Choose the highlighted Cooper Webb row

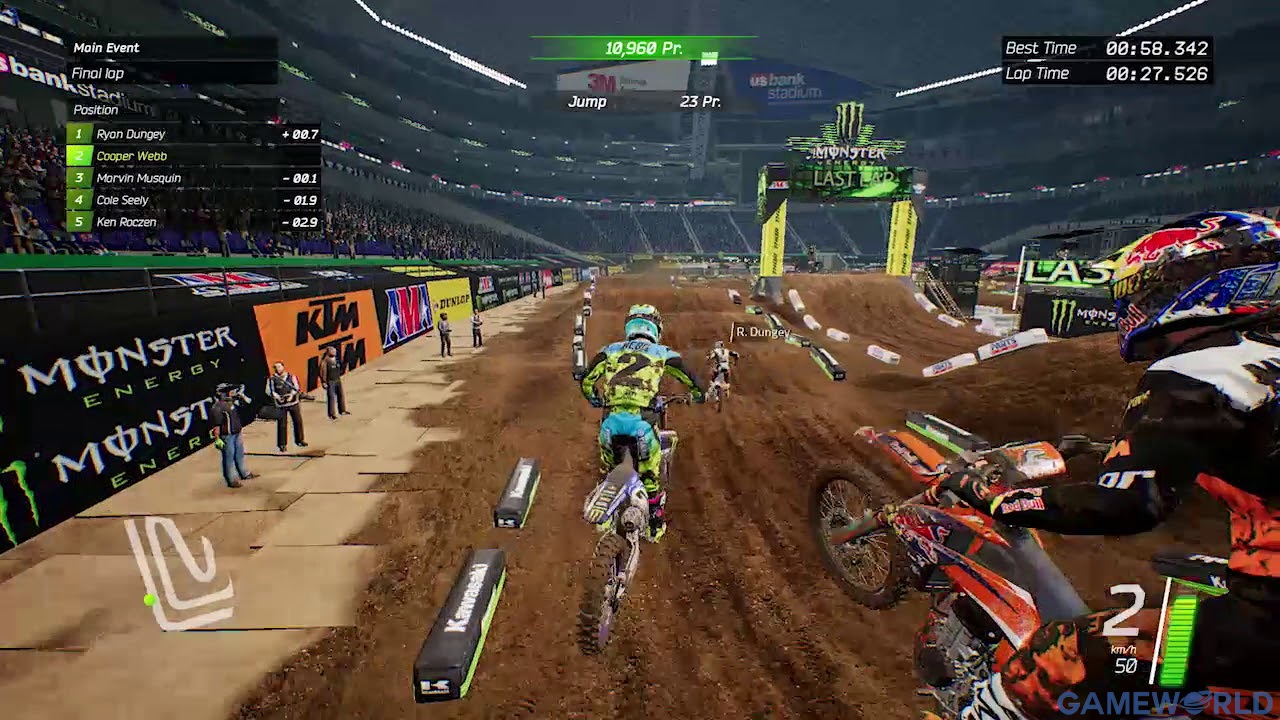pyautogui.click(x=193, y=156)
